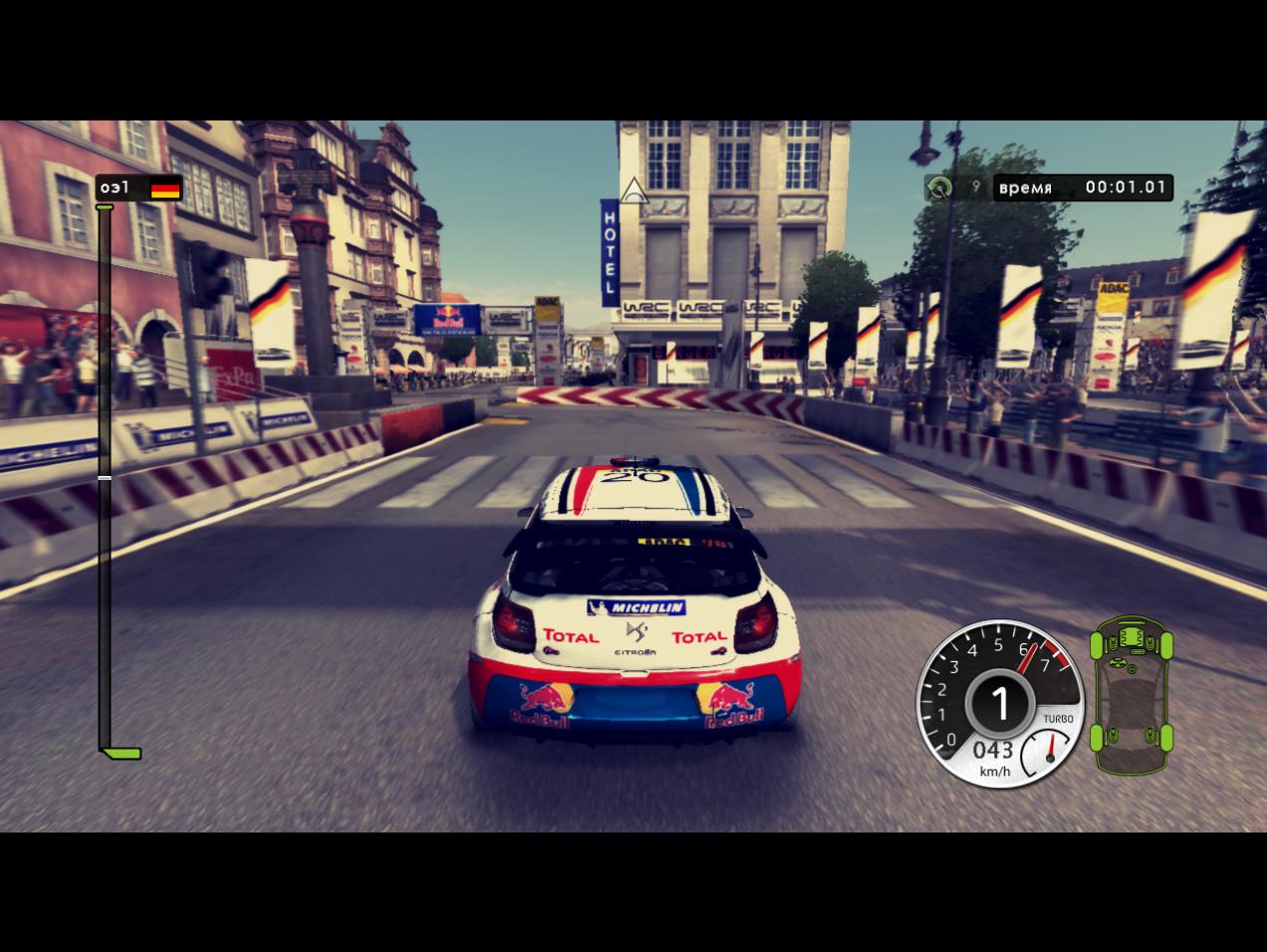Image resolution: width=1267 pixels, height=952 pixels.
Task: Select the green car damage diagram
Action: 1131,694
